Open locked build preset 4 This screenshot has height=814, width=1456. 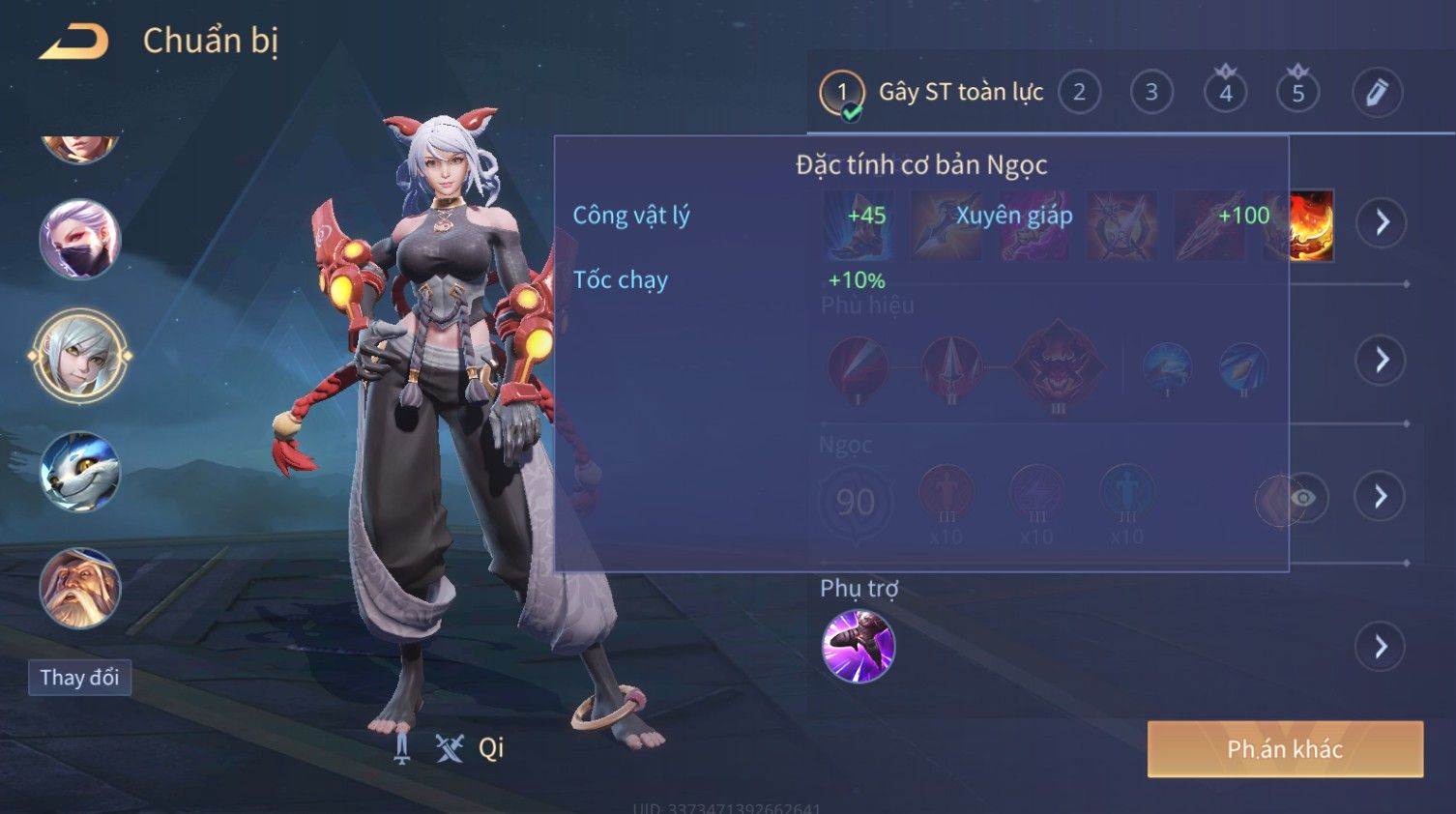coord(1225,93)
